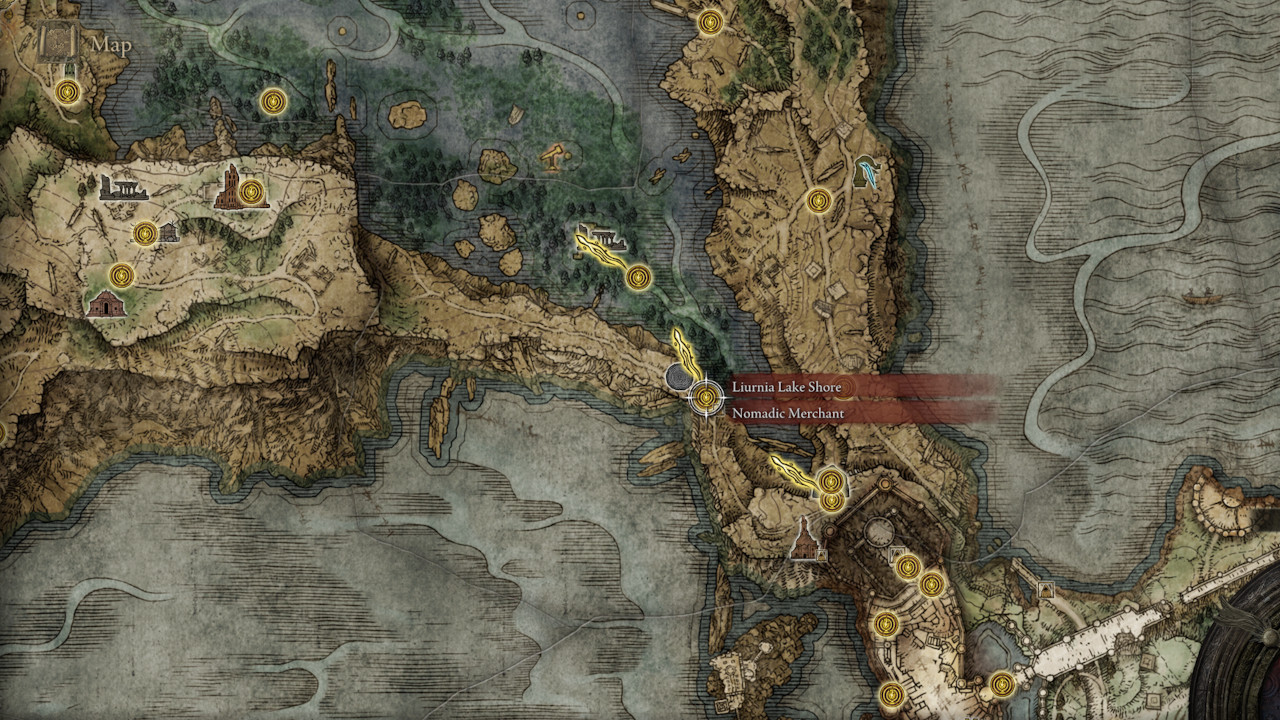
Task: Select the tall dark tower landmark on the plateau
Action: (x=230, y=185)
